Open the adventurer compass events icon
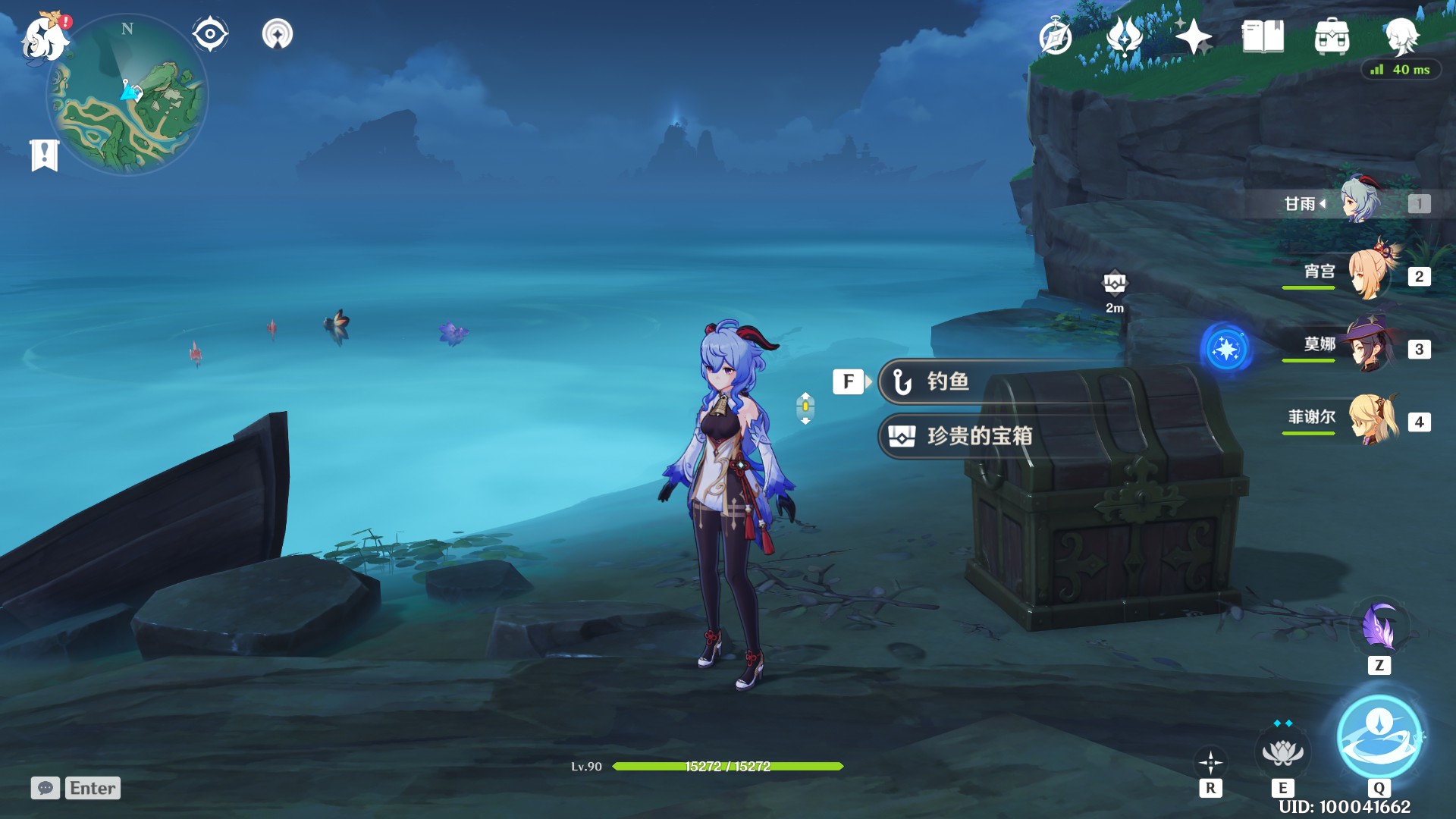Image resolution: width=1456 pixels, height=819 pixels. pos(1056,36)
